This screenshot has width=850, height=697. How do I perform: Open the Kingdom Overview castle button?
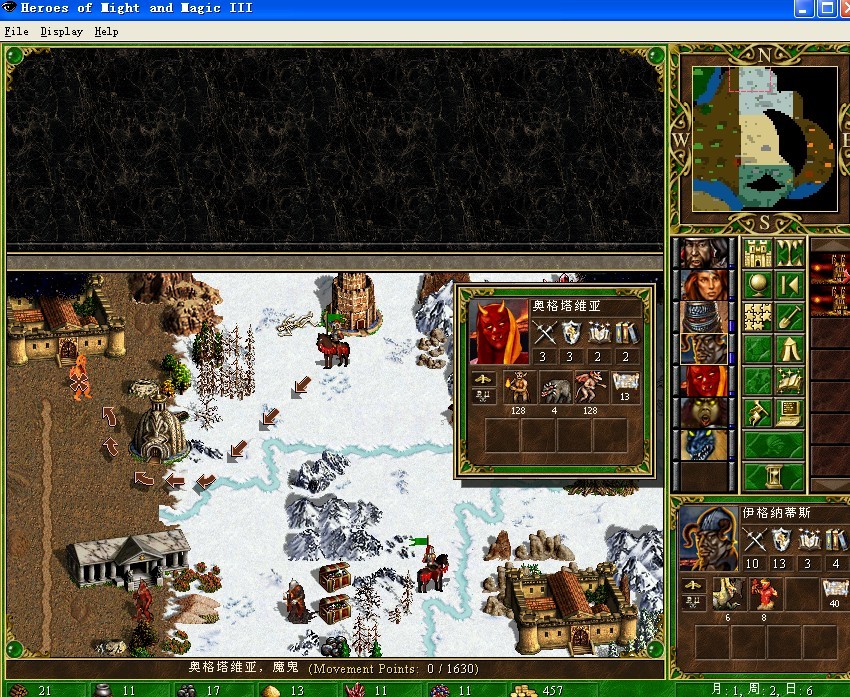click(x=756, y=253)
